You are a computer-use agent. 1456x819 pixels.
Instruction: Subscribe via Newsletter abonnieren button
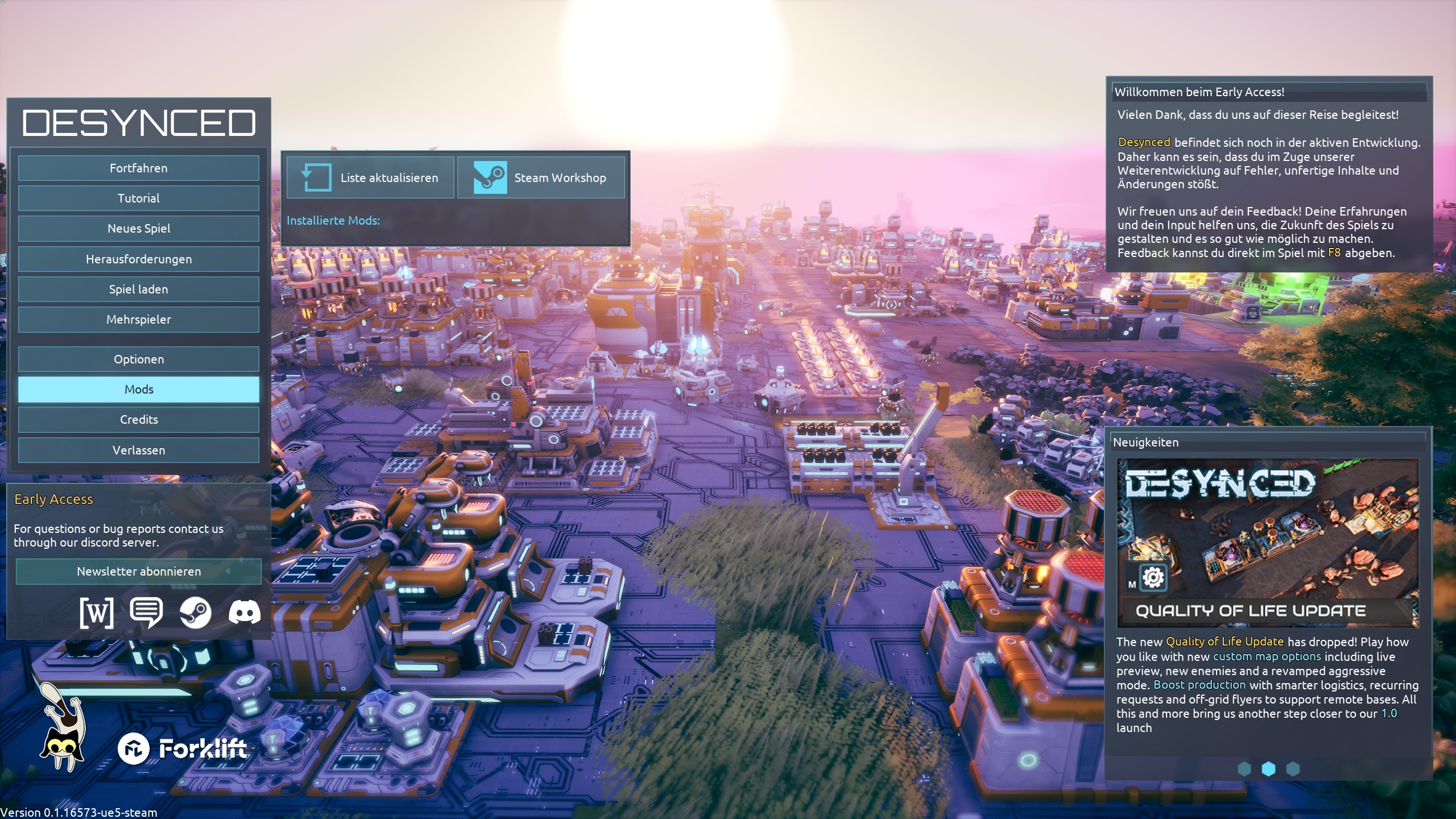pyautogui.click(x=138, y=572)
